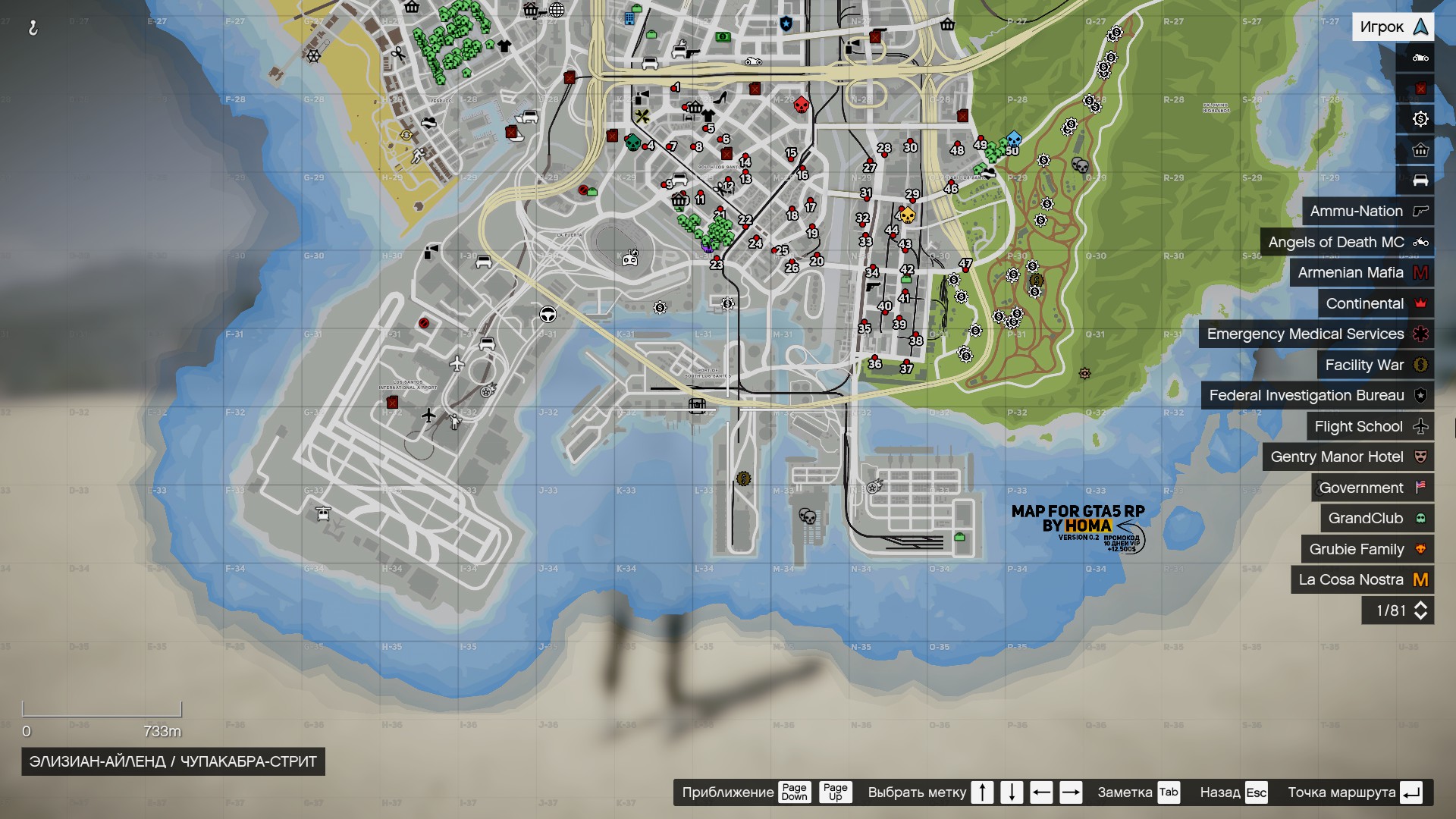
Task: Click the red fuel canister sidebar icon
Action: pos(1420,88)
